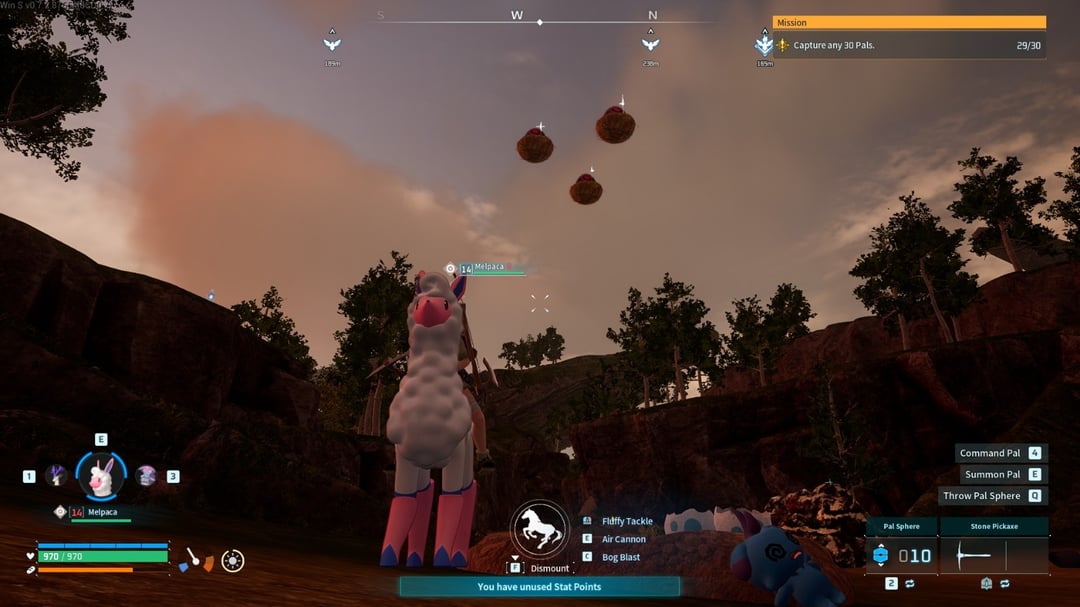Image resolution: width=1080 pixels, height=607 pixels.
Task: Select the Melpaca party portrait
Action: pos(101,476)
